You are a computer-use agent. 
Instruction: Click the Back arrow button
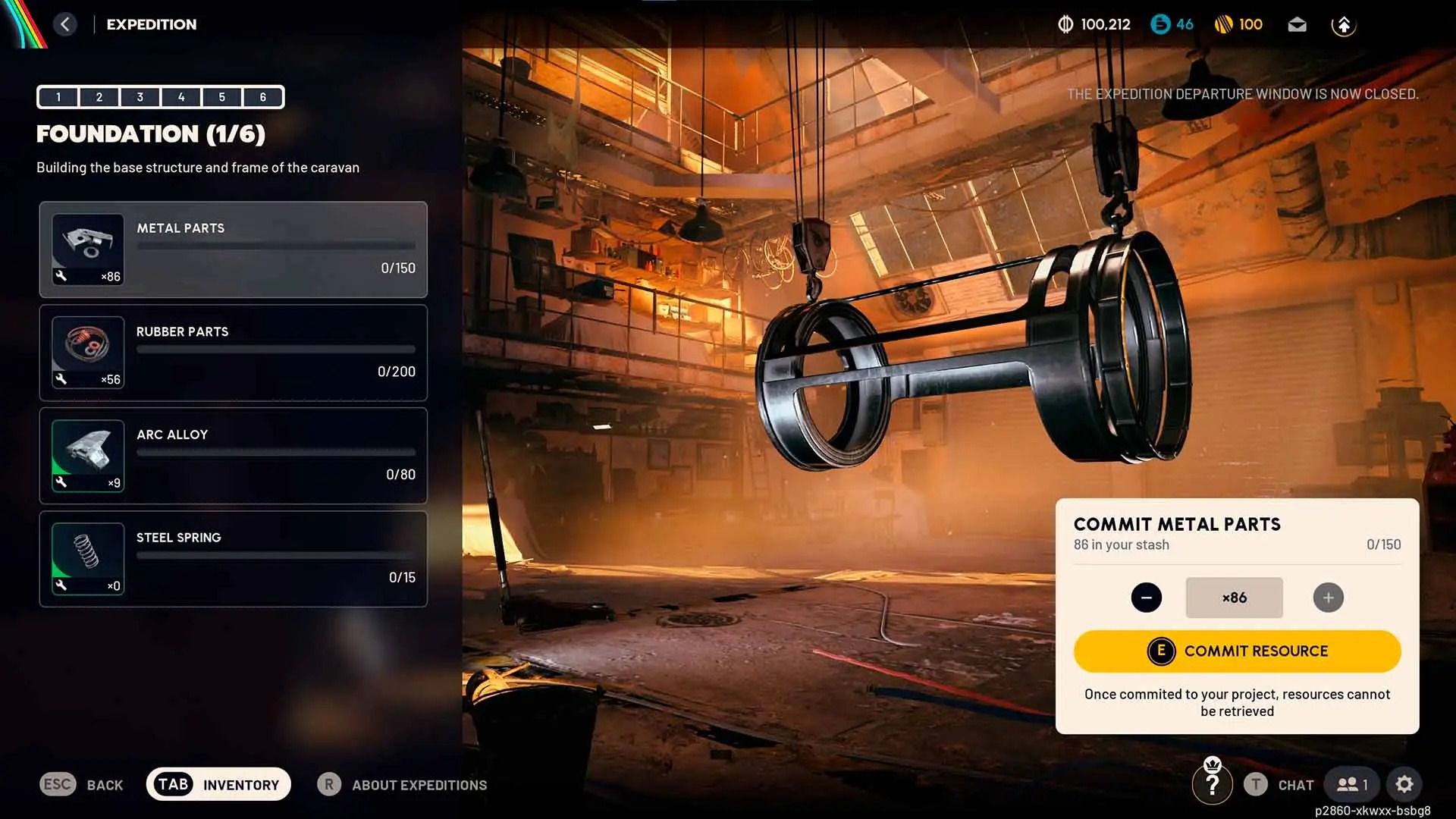[66, 24]
